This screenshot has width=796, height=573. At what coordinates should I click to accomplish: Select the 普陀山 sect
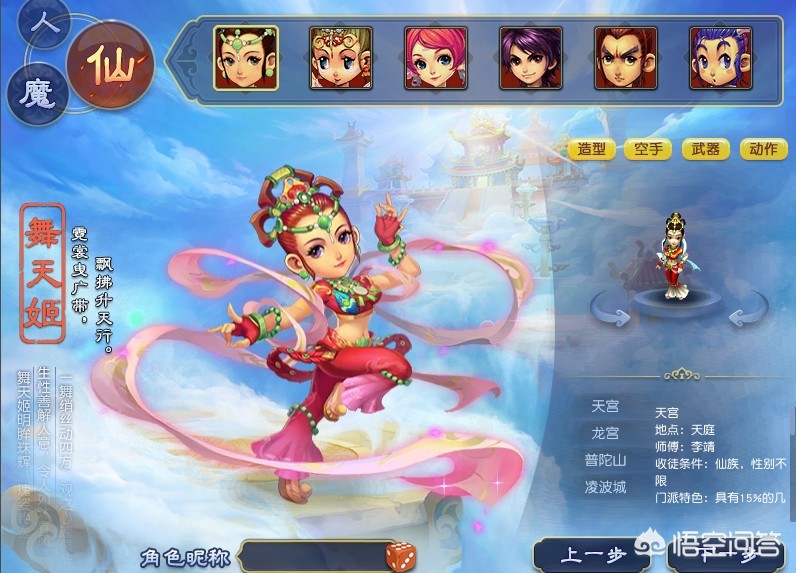(x=605, y=460)
